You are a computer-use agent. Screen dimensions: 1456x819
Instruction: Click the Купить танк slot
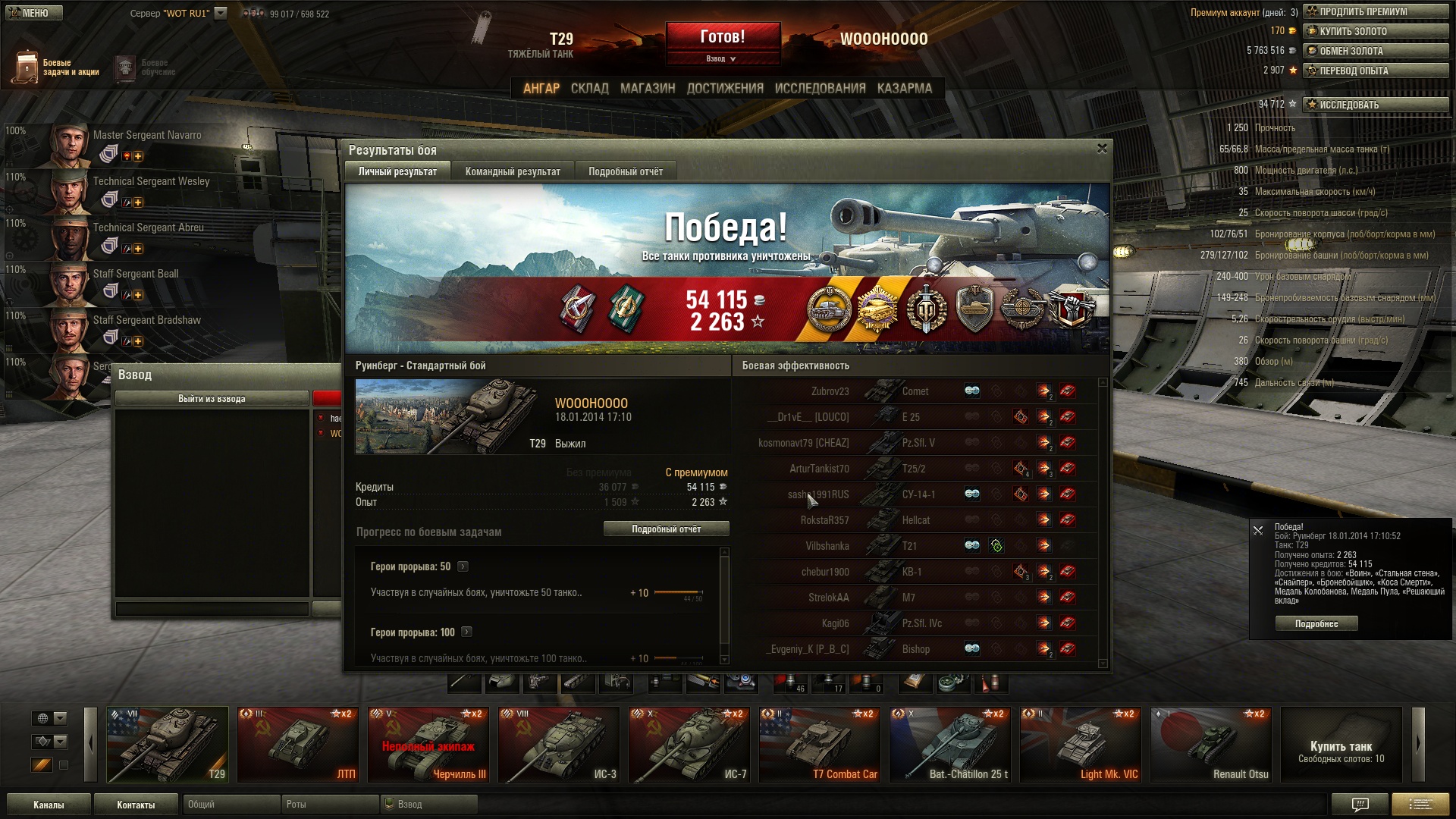pos(1341,745)
